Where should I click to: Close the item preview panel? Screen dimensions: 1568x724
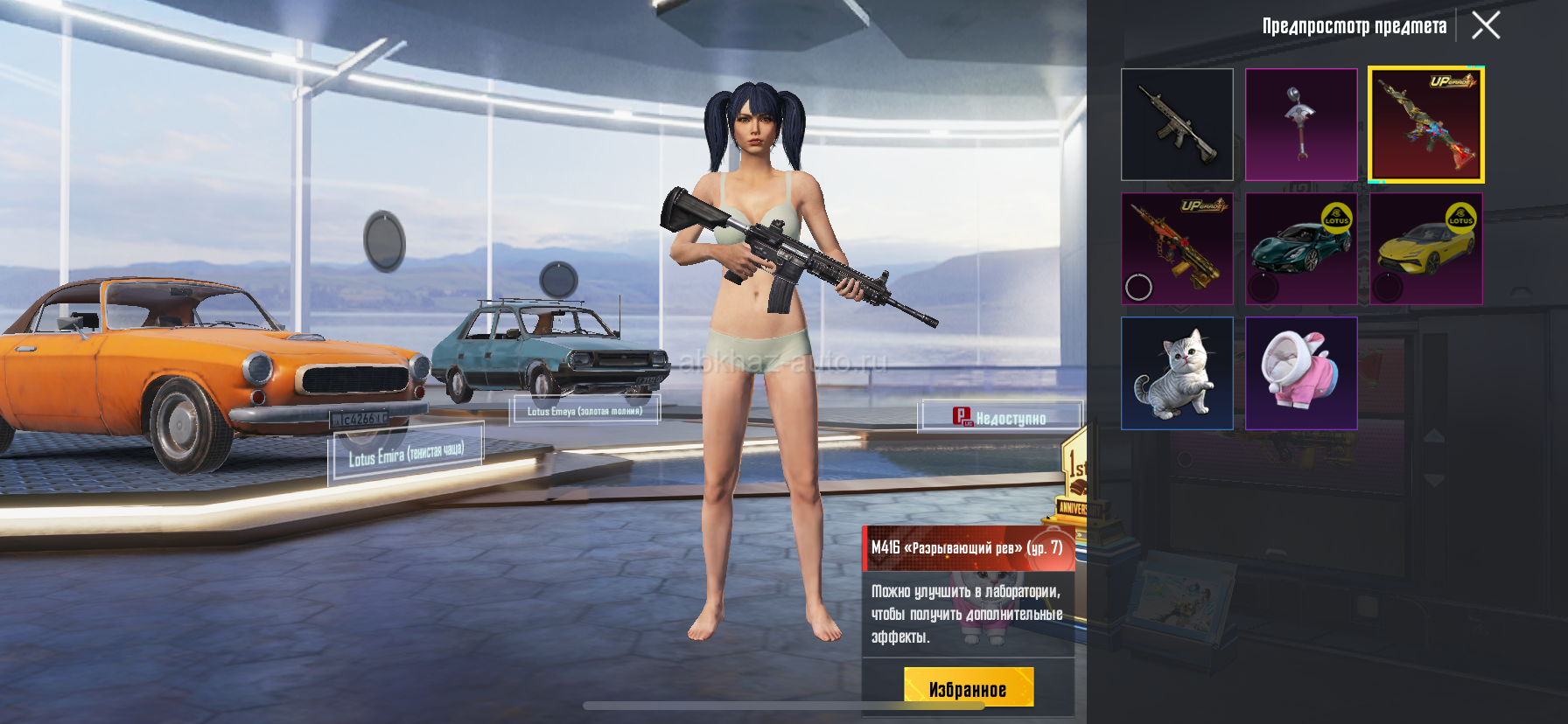[1486, 25]
